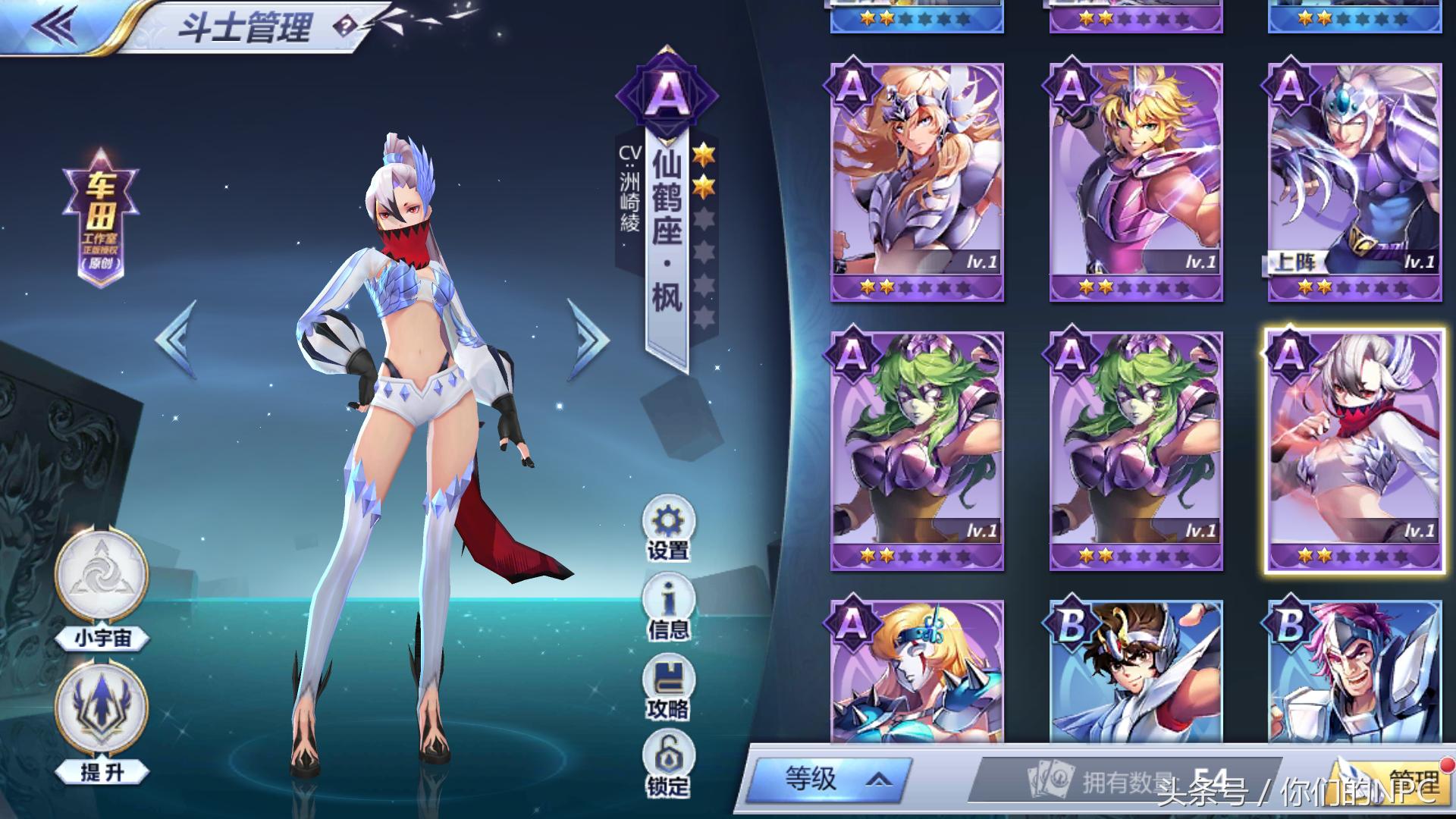The width and height of the screenshot is (1456, 819).
Task: Show the previous saint with left arrow
Action: pos(177,338)
